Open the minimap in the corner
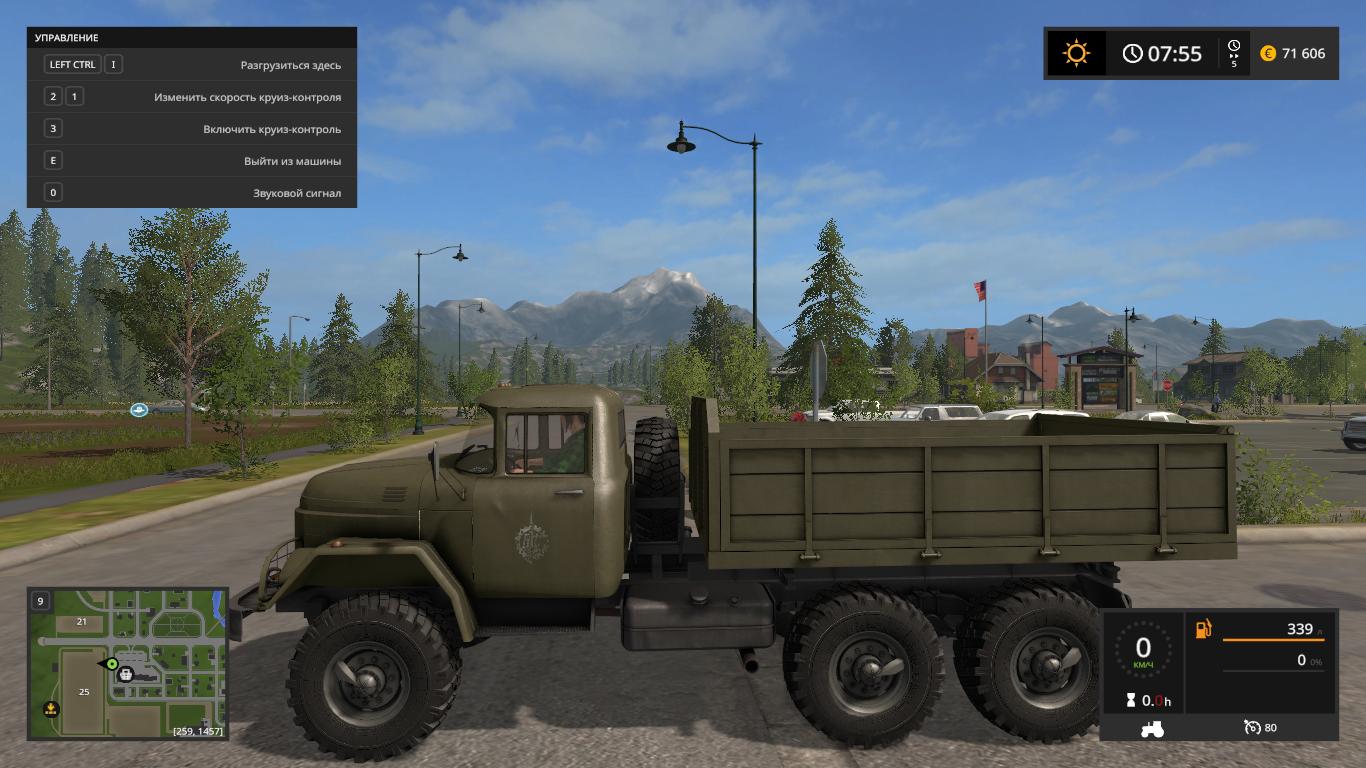This screenshot has width=1366, height=768. pos(127,663)
